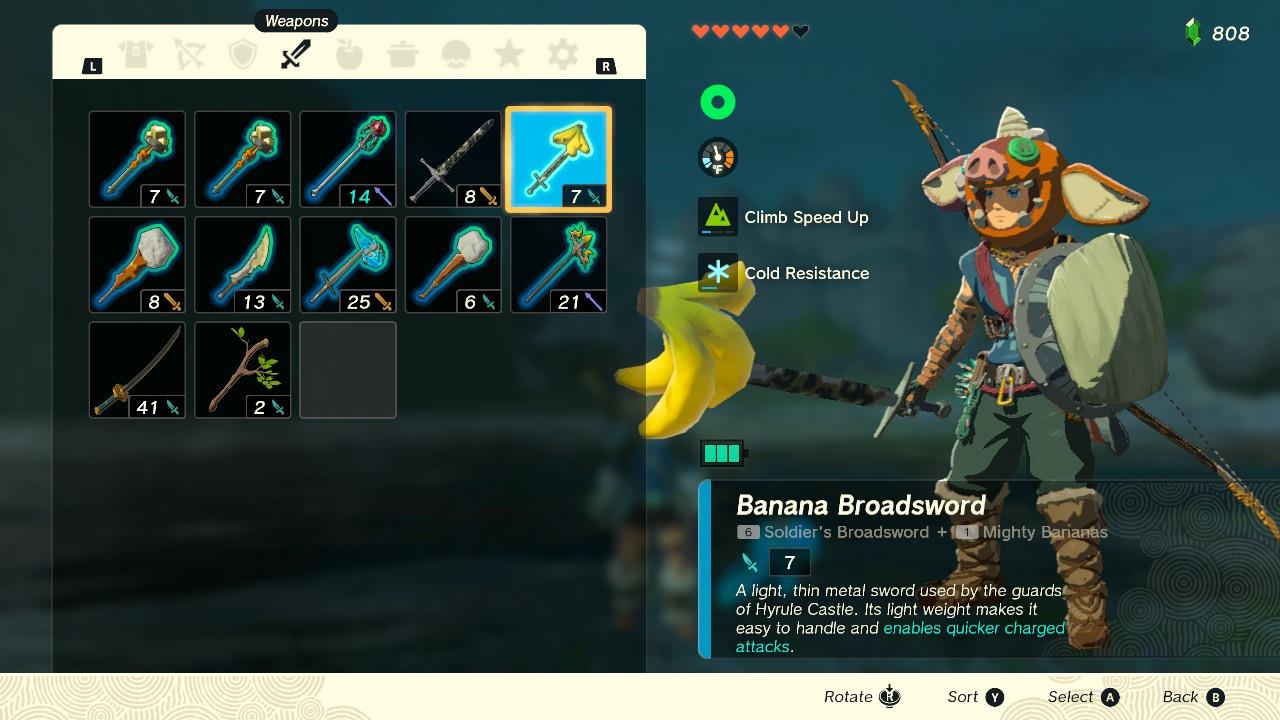Select the katana with 41 attack

pos(137,370)
